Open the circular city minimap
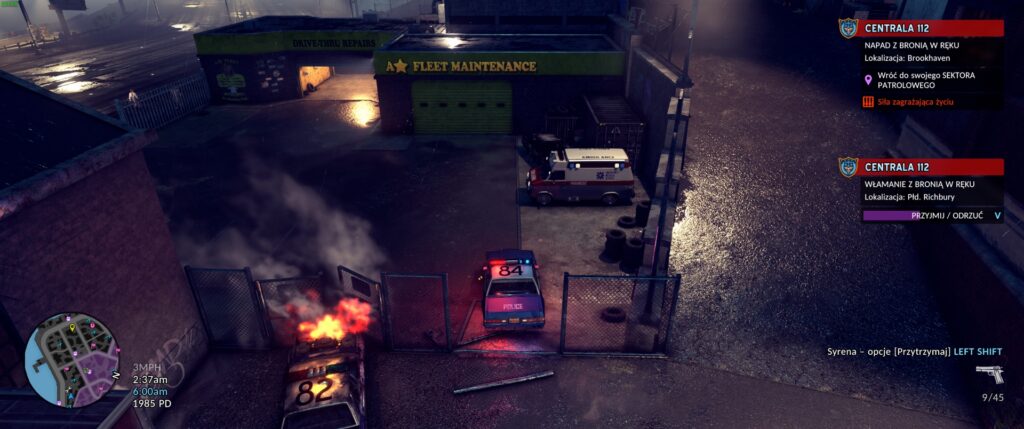1024x429 pixels. pos(72,359)
